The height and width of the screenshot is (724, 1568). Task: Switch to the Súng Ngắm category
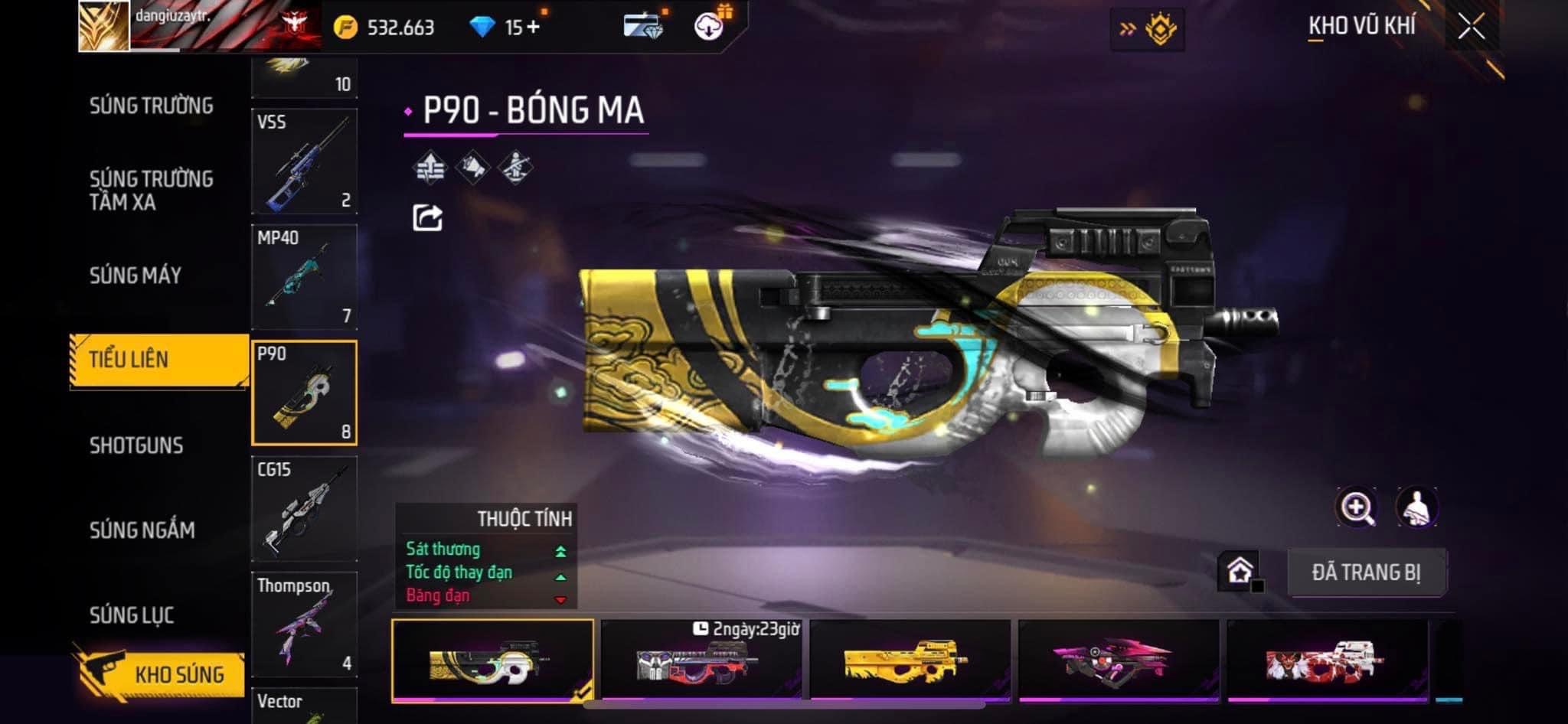142,530
